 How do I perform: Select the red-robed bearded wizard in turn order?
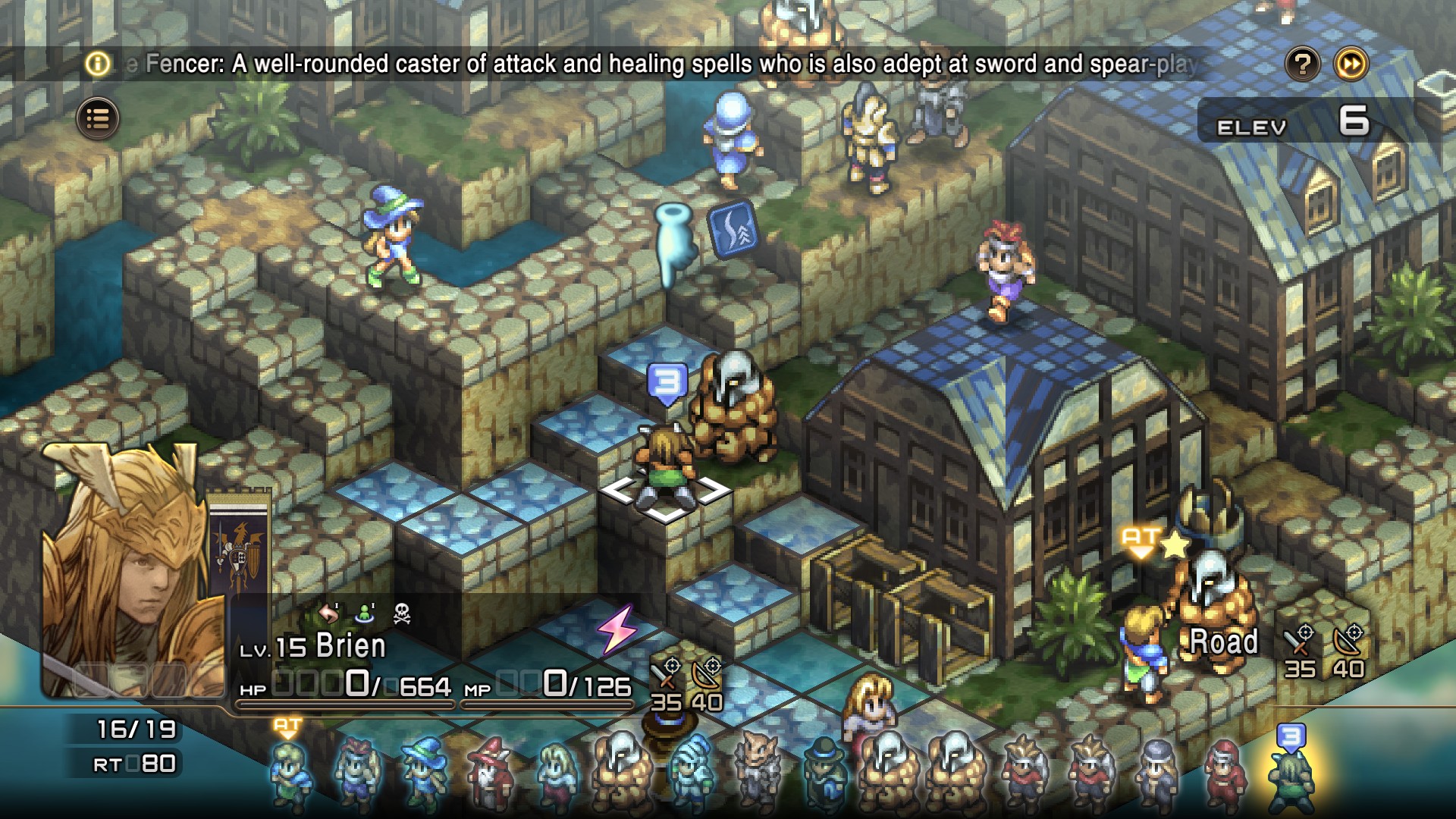488,775
